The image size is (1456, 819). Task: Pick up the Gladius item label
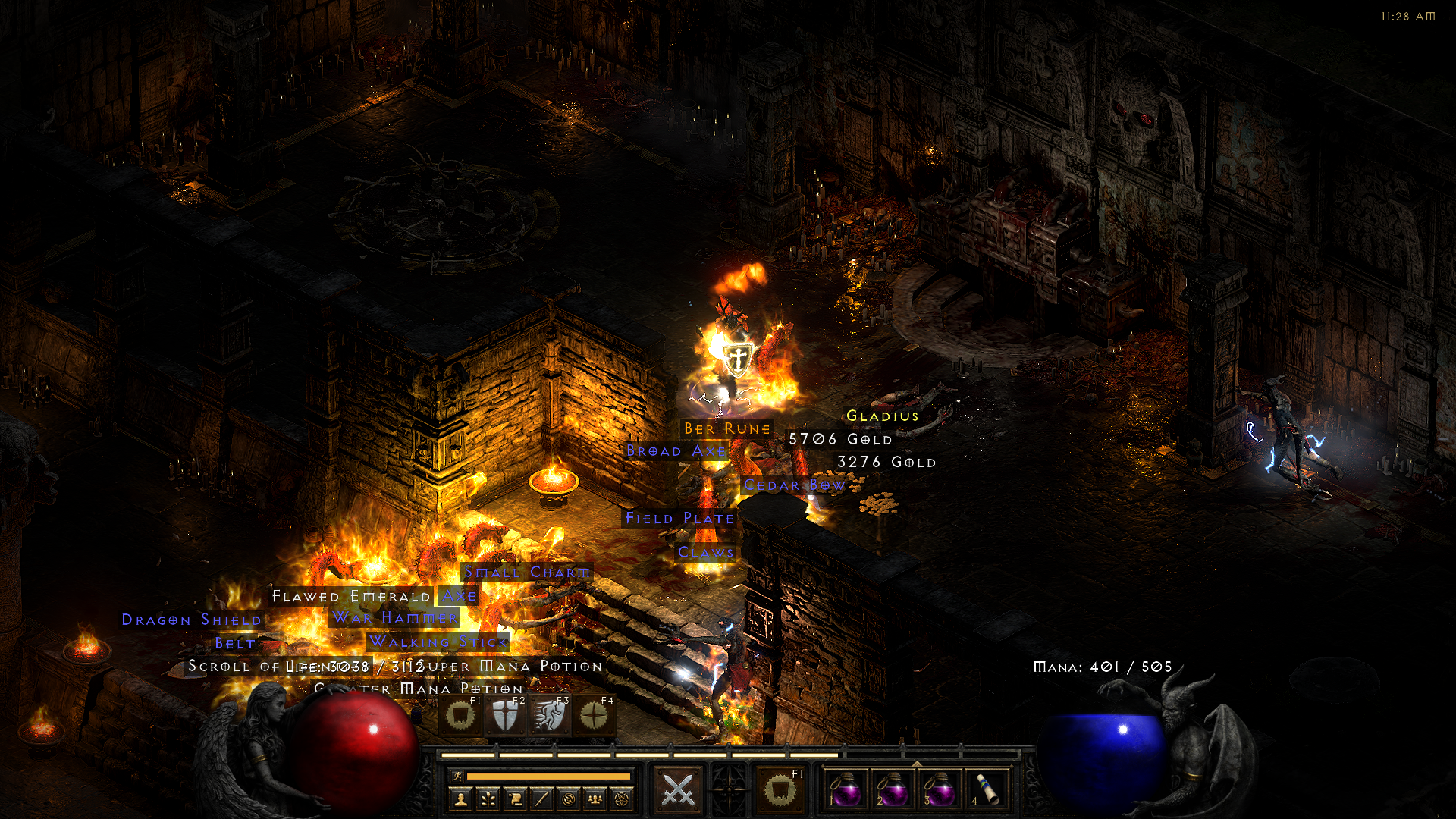pyautogui.click(x=882, y=416)
